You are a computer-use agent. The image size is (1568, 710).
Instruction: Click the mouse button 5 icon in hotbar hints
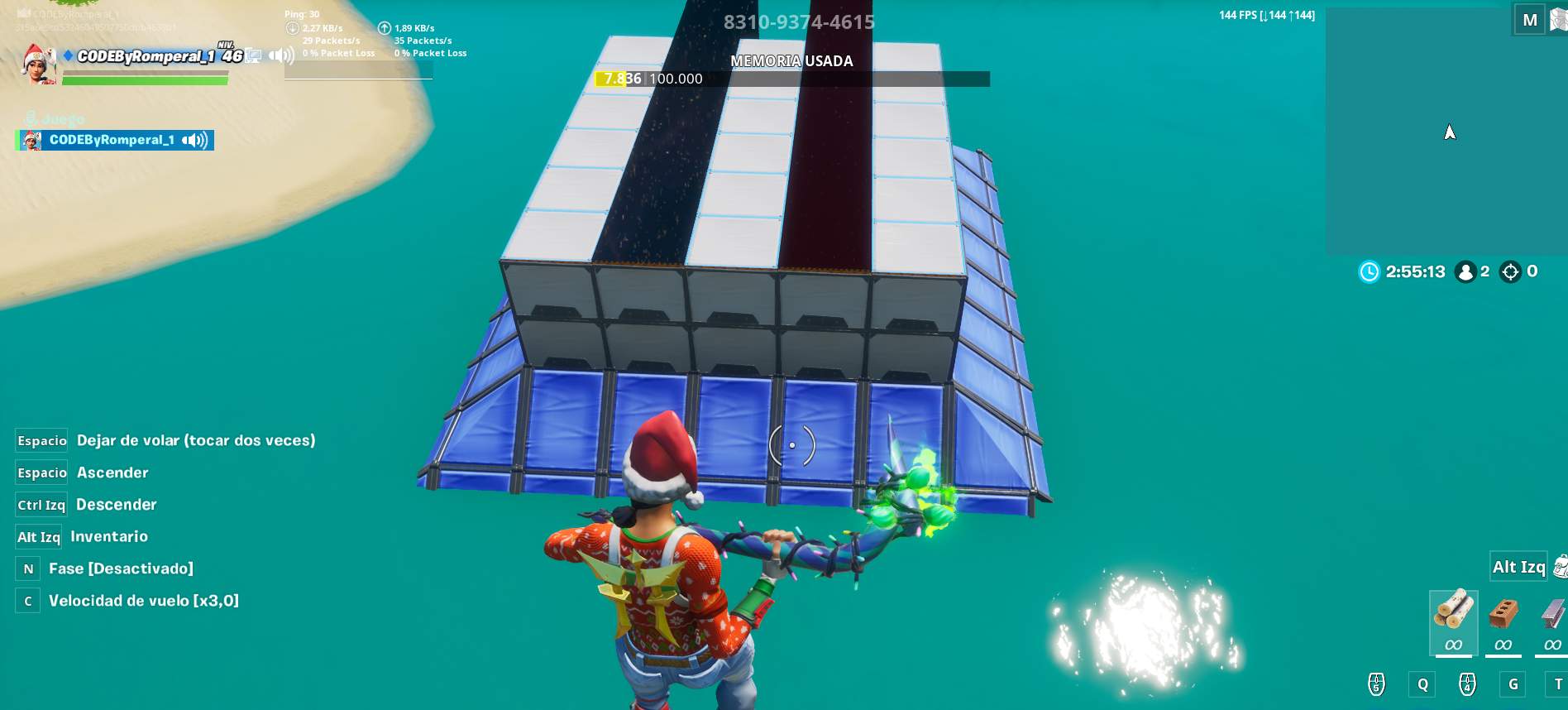pyautogui.click(x=1377, y=685)
